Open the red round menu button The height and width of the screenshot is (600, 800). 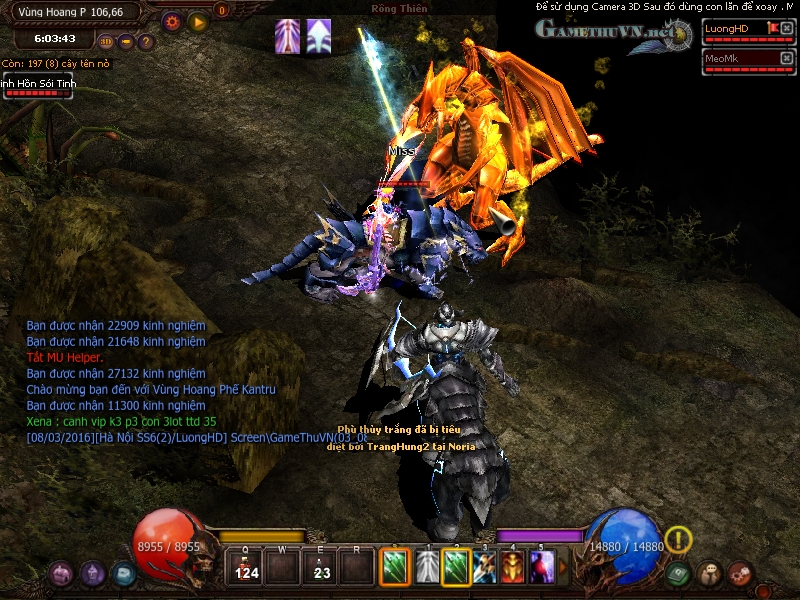(x=740, y=574)
